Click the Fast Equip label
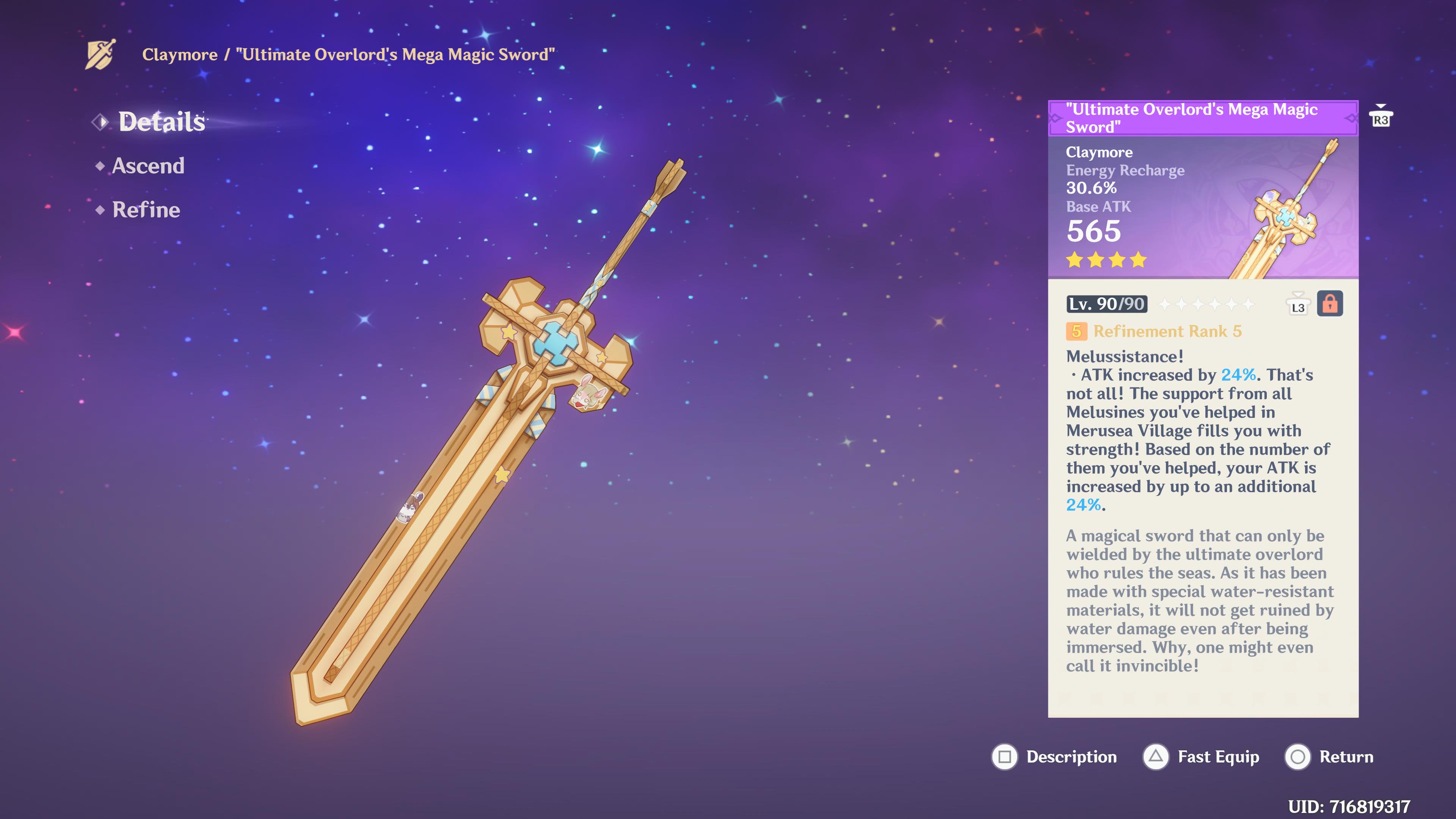Image resolution: width=1456 pixels, height=819 pixels. click(1218, 758)
